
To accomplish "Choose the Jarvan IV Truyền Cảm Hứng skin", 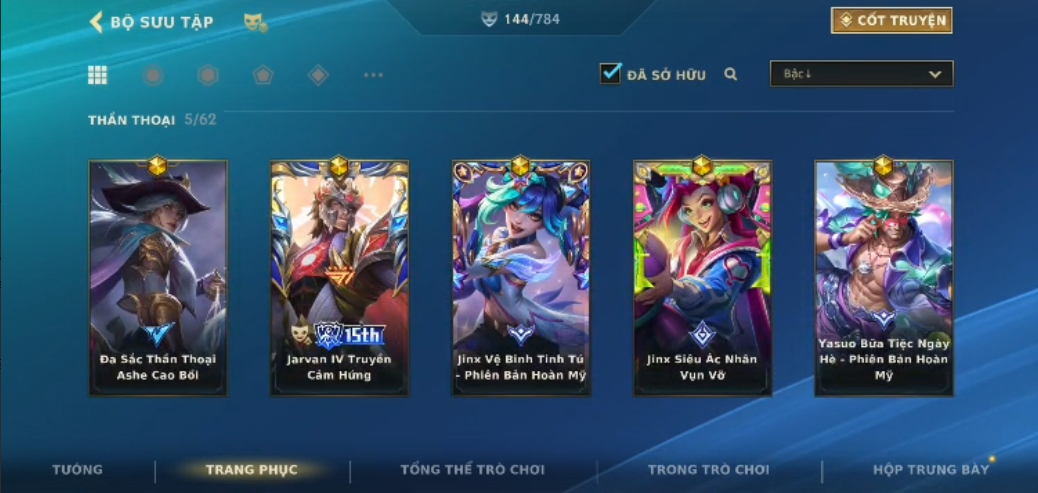I will (x=339, y=277).
